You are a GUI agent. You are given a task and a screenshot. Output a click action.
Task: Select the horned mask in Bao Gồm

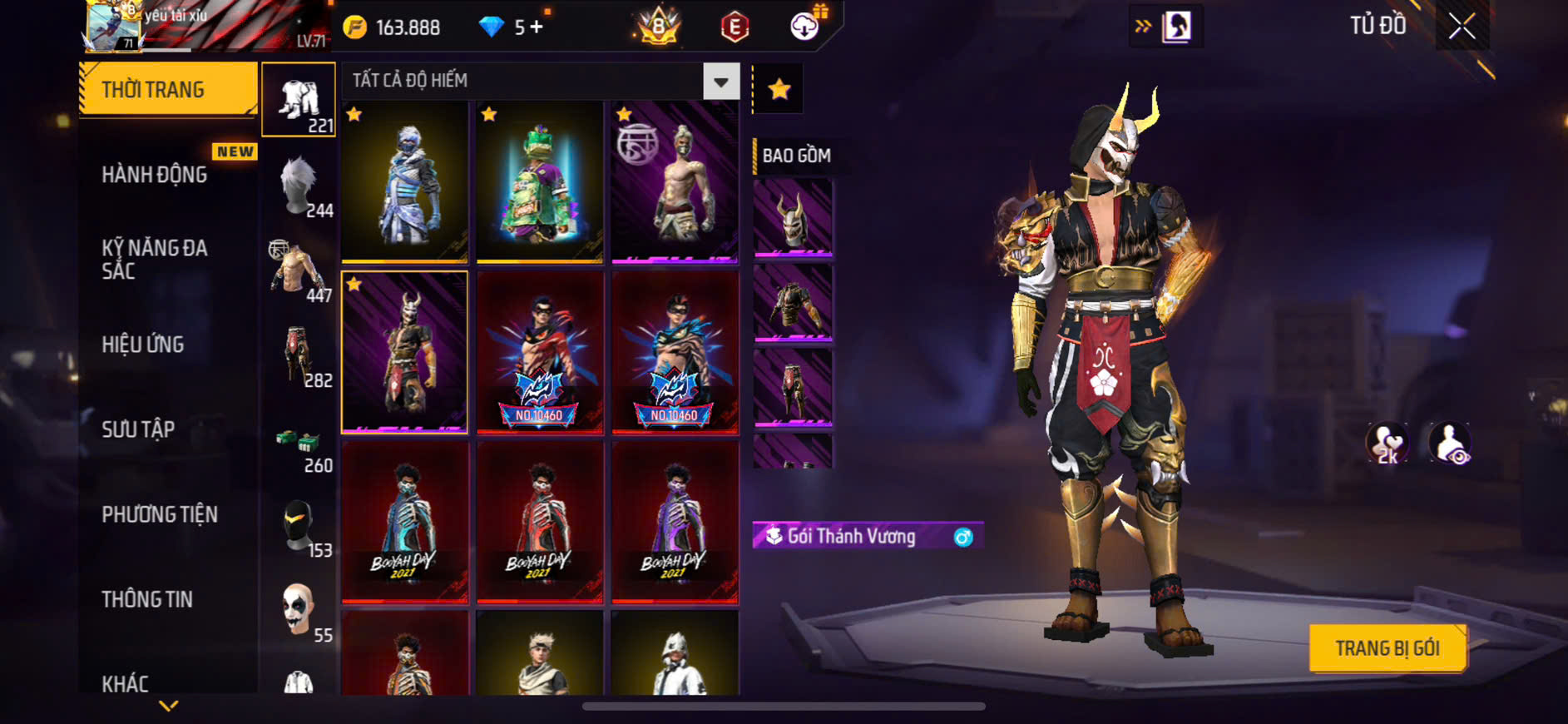(x=793, y=218)
